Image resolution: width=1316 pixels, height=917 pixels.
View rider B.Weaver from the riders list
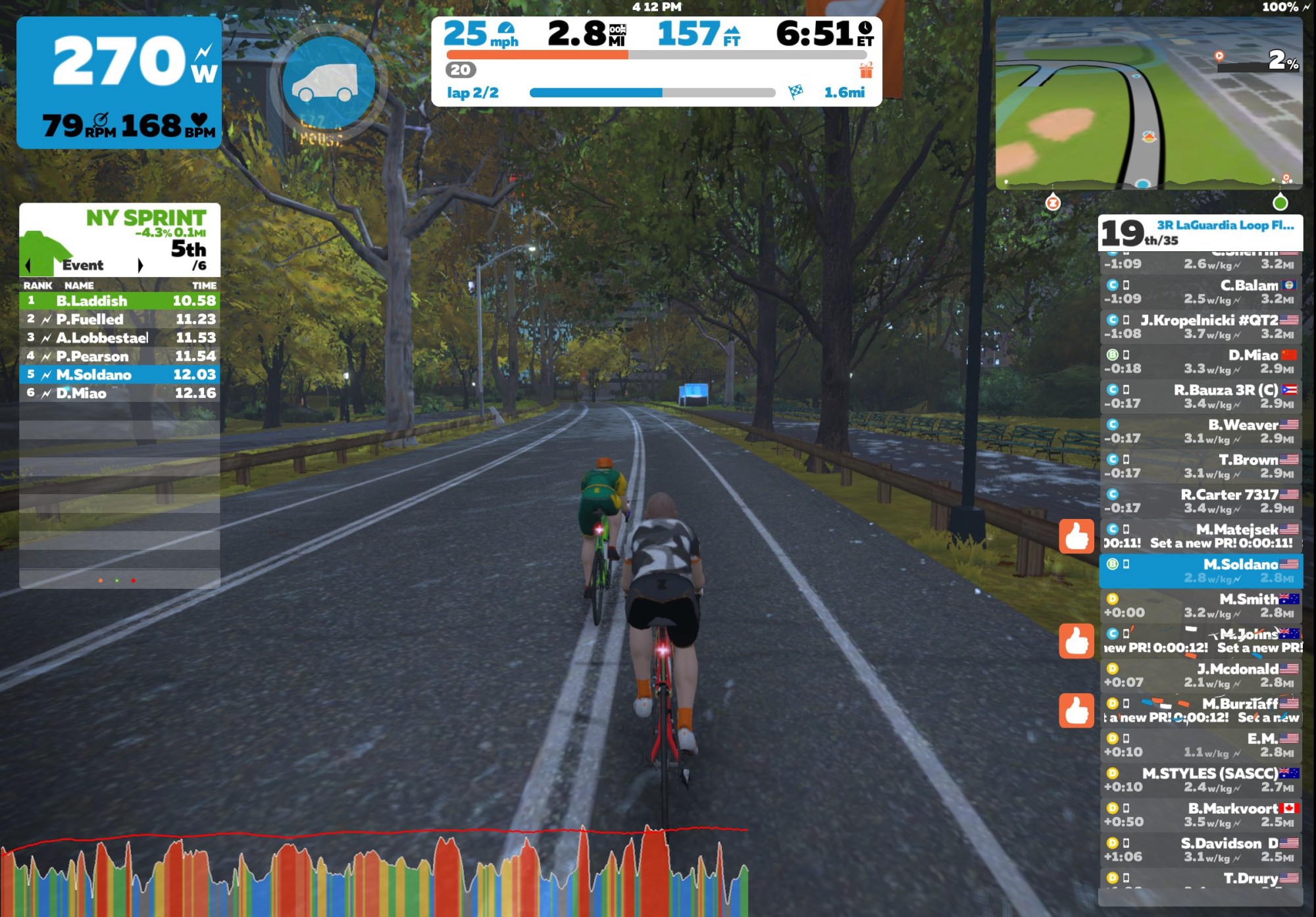1200,432
